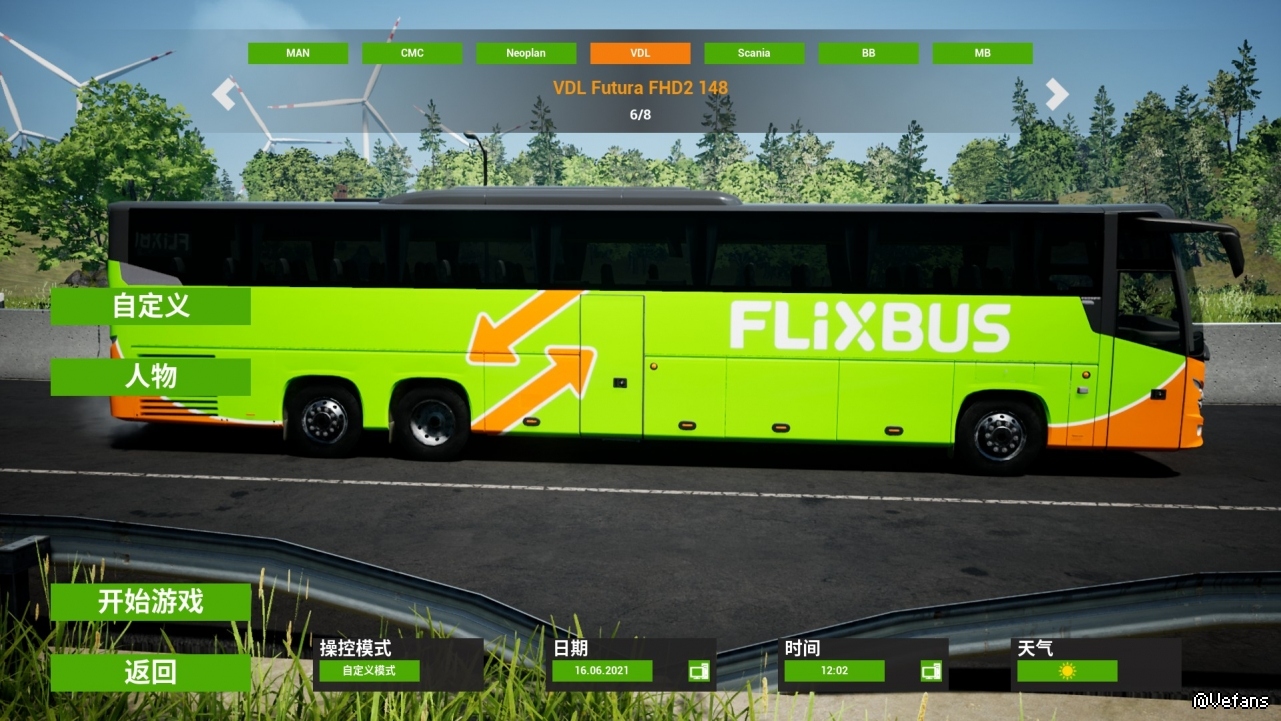Viewport: 1281px width, 721px height.
Task: Open the calendar icon beside the date
Action: pyautogui.click(x=699, y=671)
